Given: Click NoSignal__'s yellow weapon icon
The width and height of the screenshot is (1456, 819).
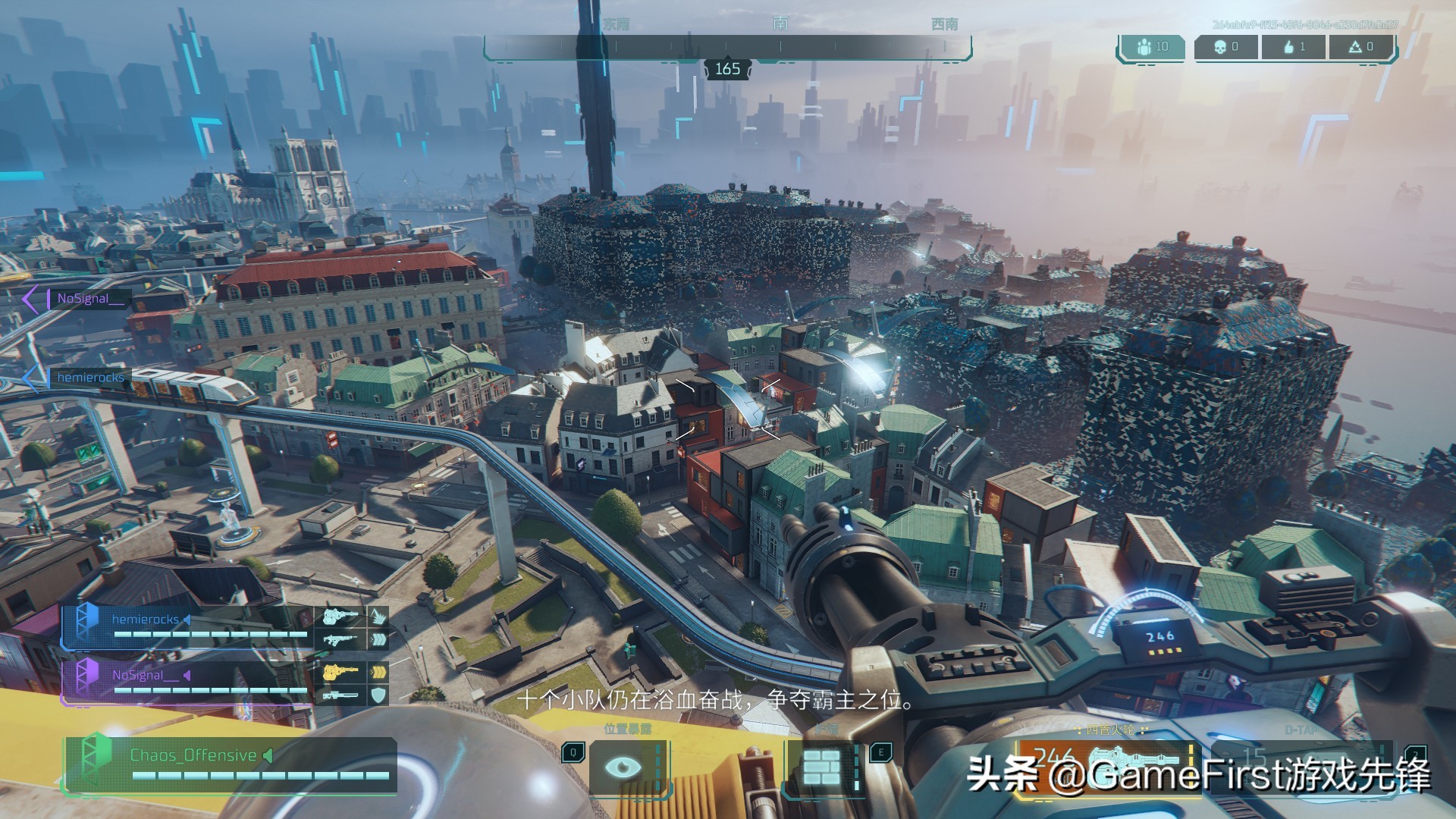Looking at the screenshot, I should click(x=340, y=672).
